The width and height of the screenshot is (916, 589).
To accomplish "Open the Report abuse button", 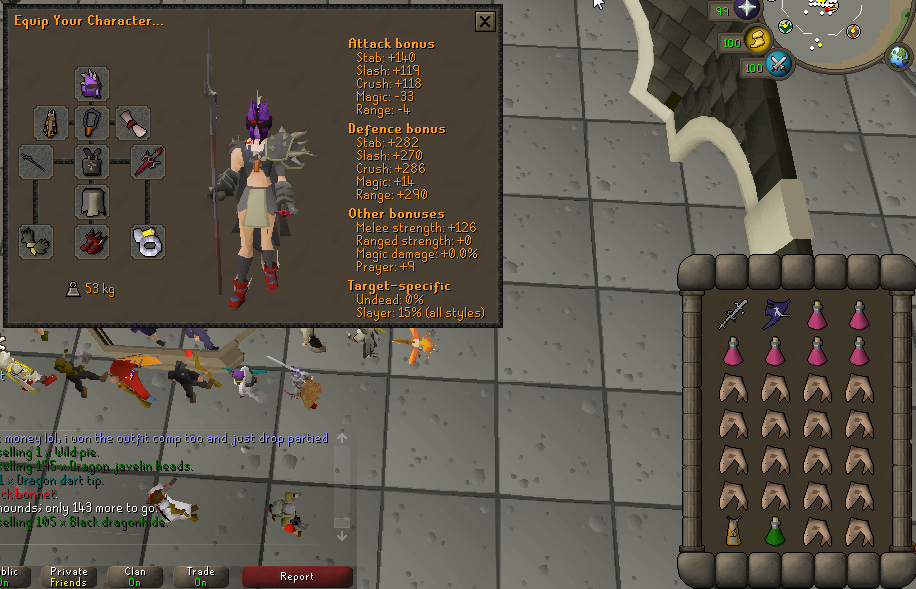I will [297, 576].
